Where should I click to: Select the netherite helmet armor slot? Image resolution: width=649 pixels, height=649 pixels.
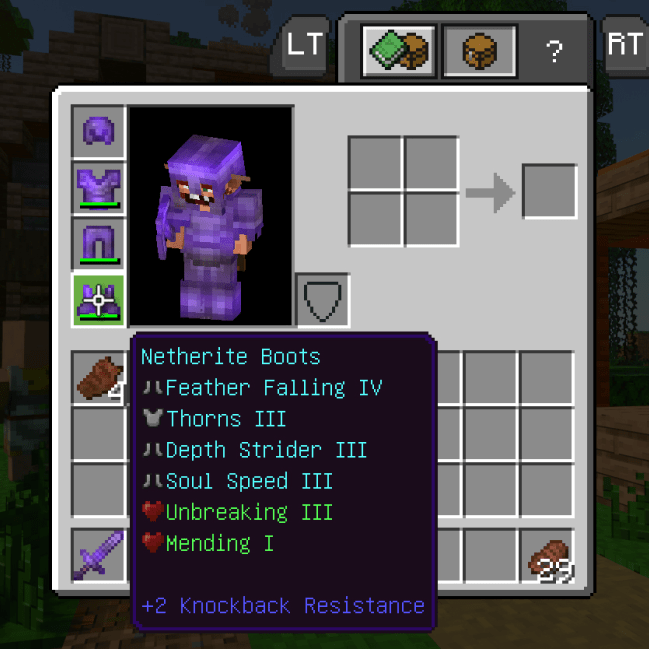(98, 131)
